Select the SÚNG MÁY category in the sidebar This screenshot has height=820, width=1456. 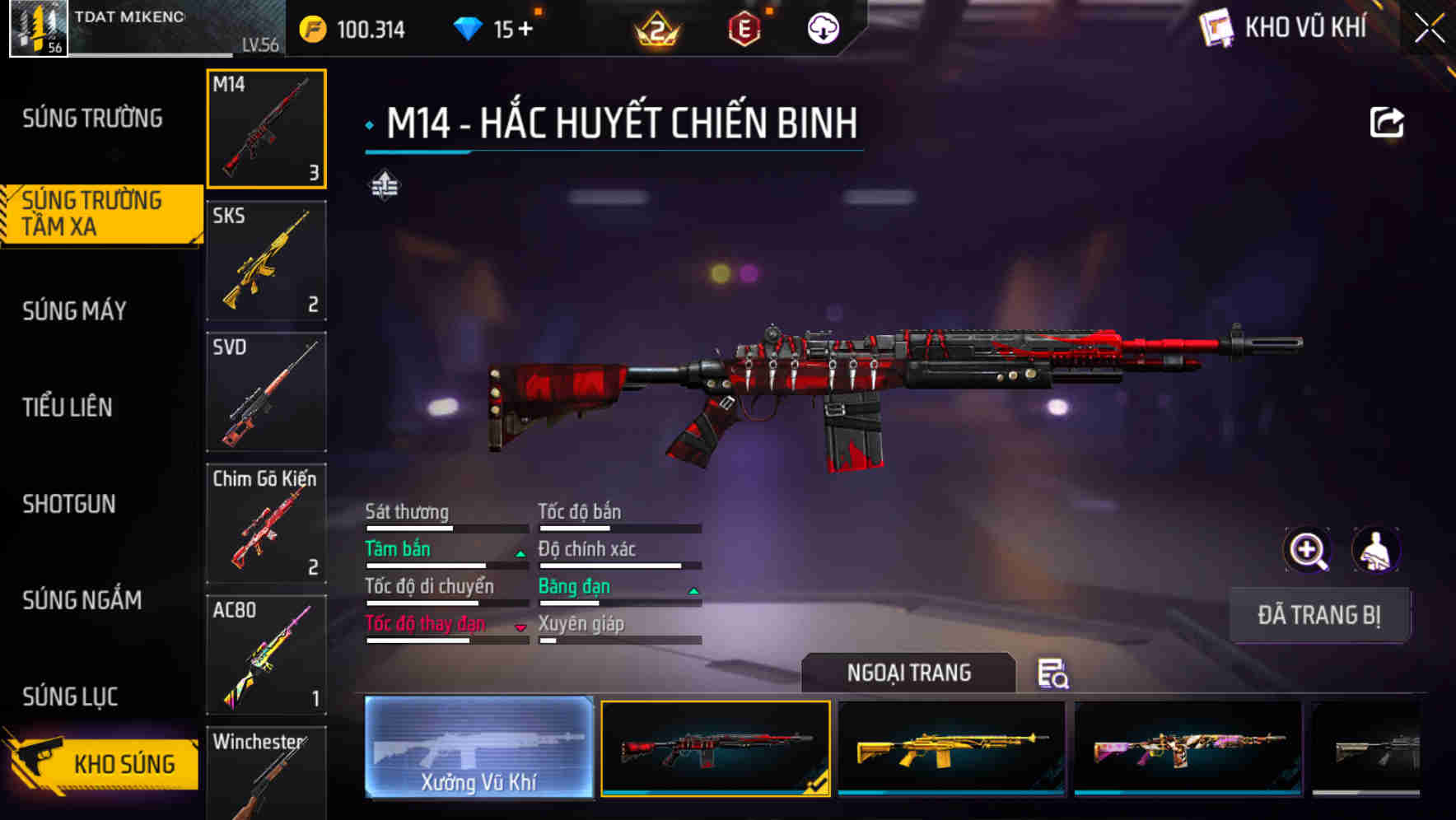74,311
